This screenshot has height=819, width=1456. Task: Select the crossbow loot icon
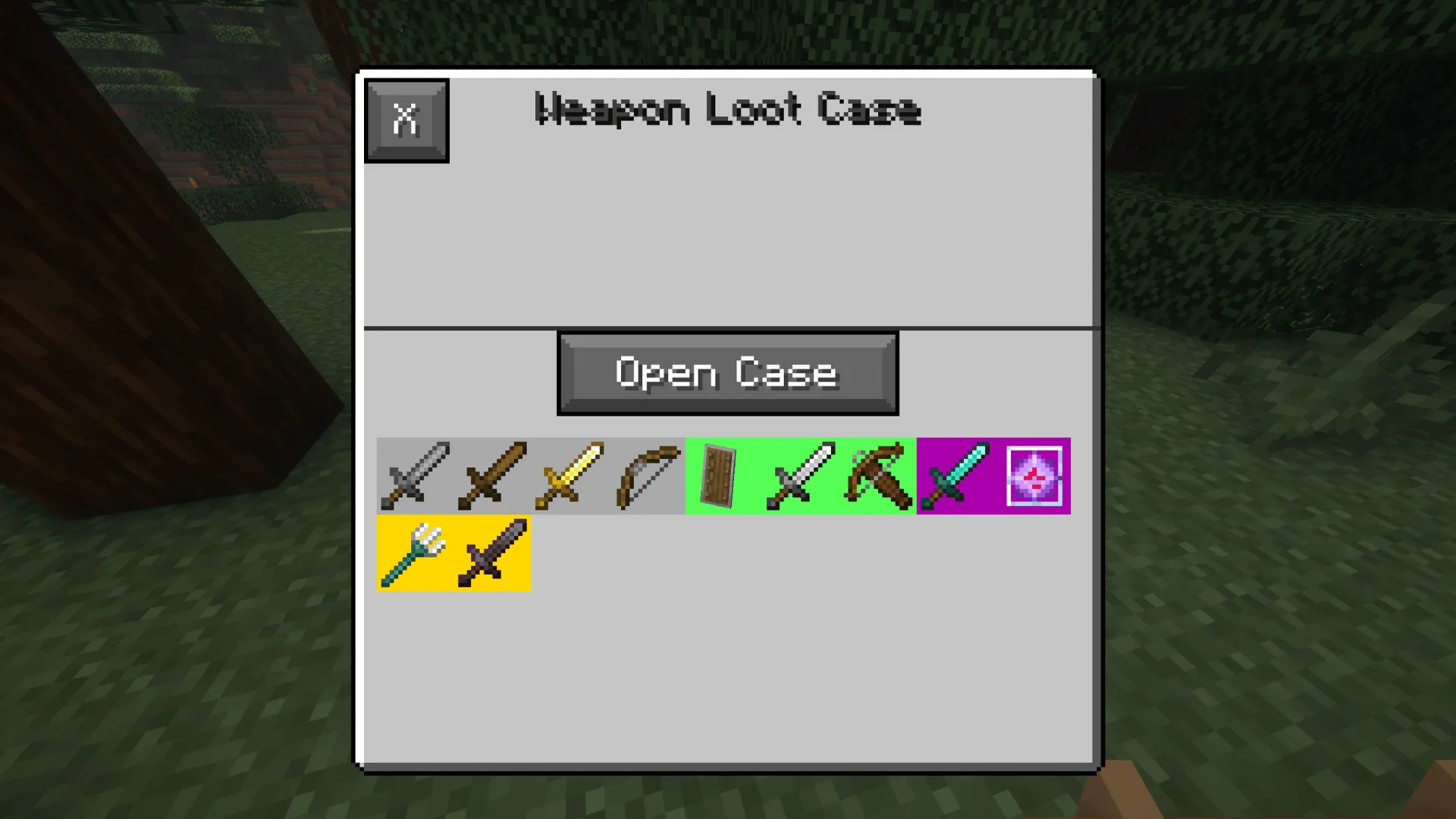point(876,475)
